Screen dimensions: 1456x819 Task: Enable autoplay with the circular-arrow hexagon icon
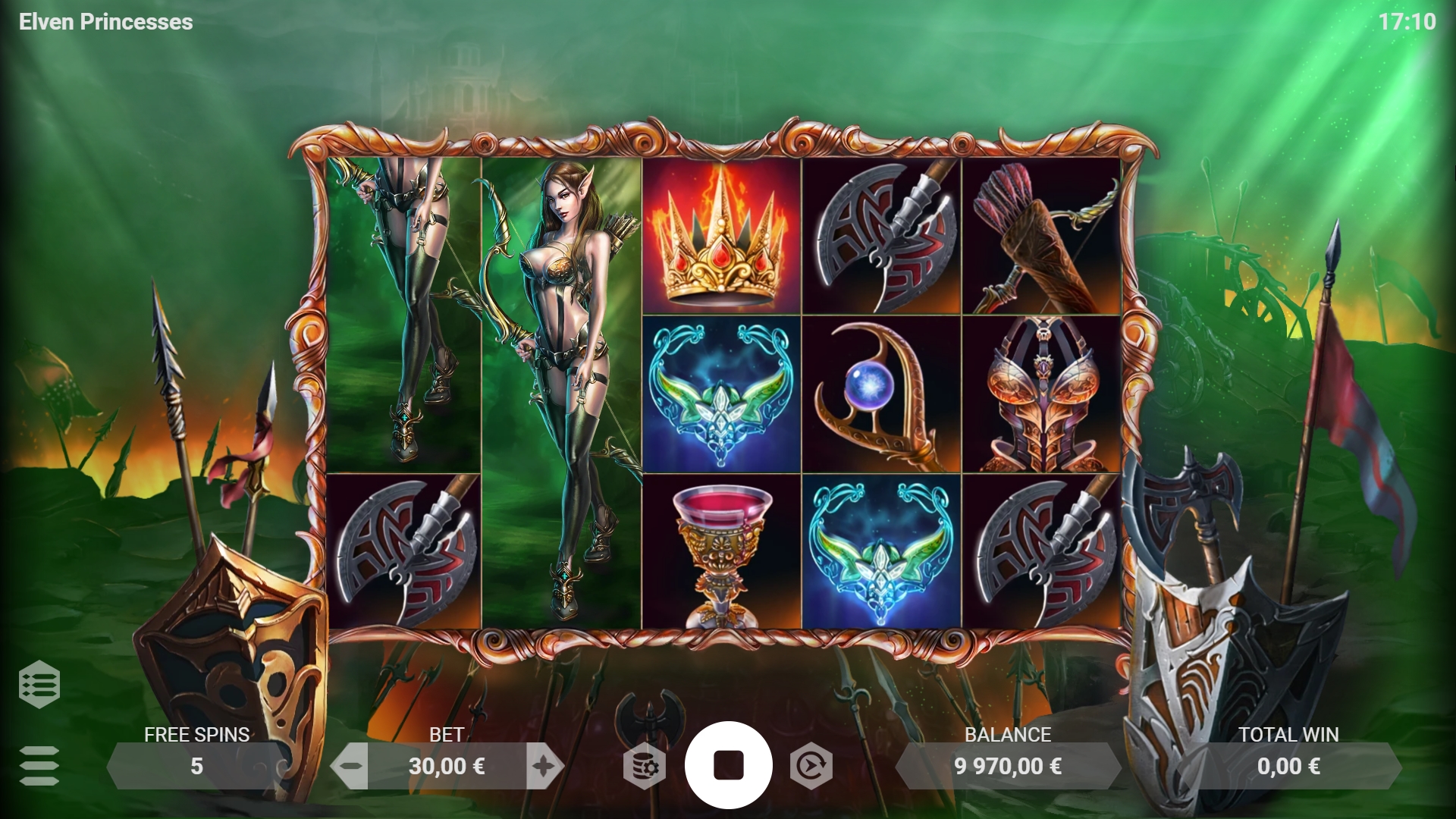[811, 765]
